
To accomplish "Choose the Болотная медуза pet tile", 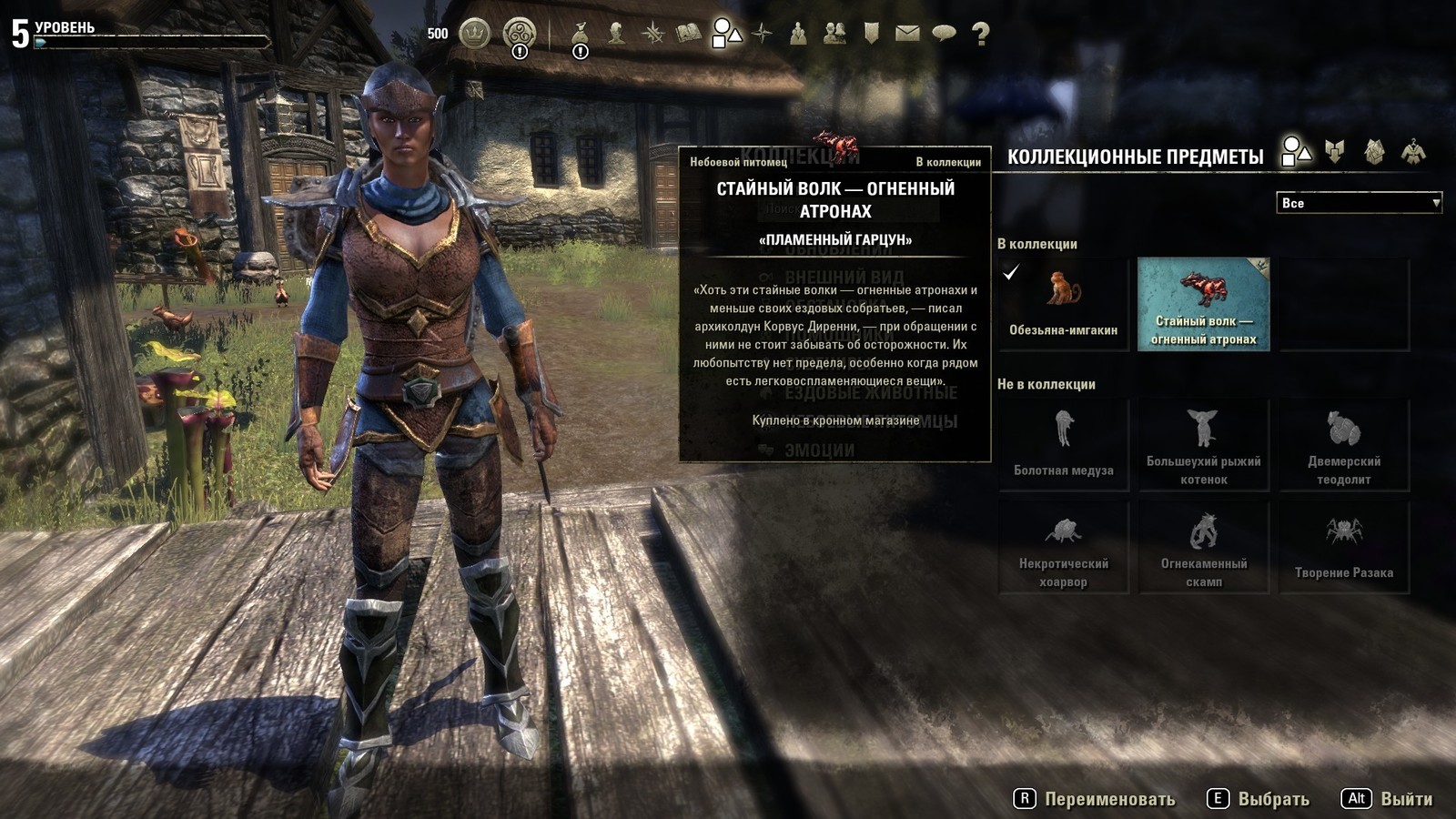I will pos(1063,445).
